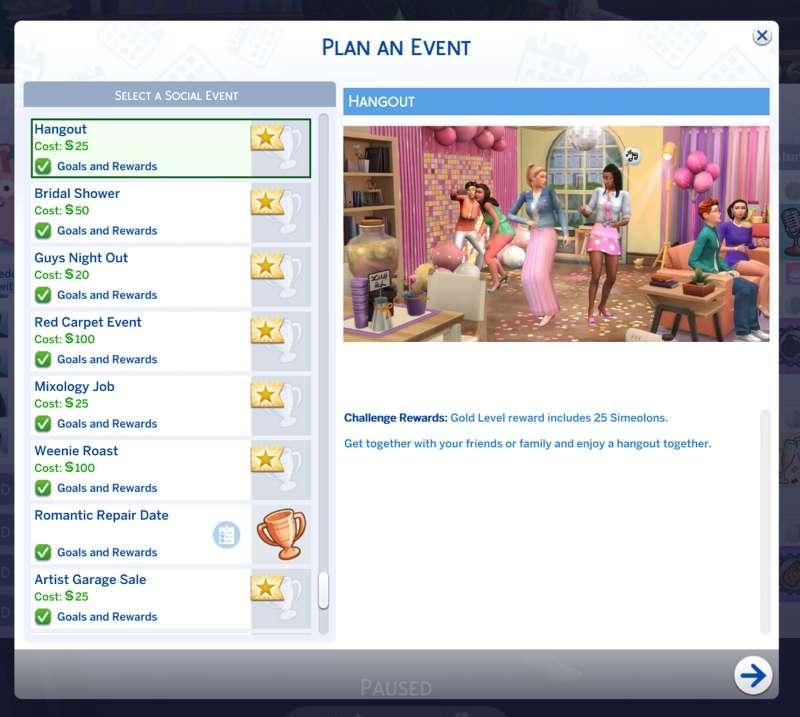Select the Hangout social event
This screenshot has width=800, height=717.
click(x=140, y=138)
